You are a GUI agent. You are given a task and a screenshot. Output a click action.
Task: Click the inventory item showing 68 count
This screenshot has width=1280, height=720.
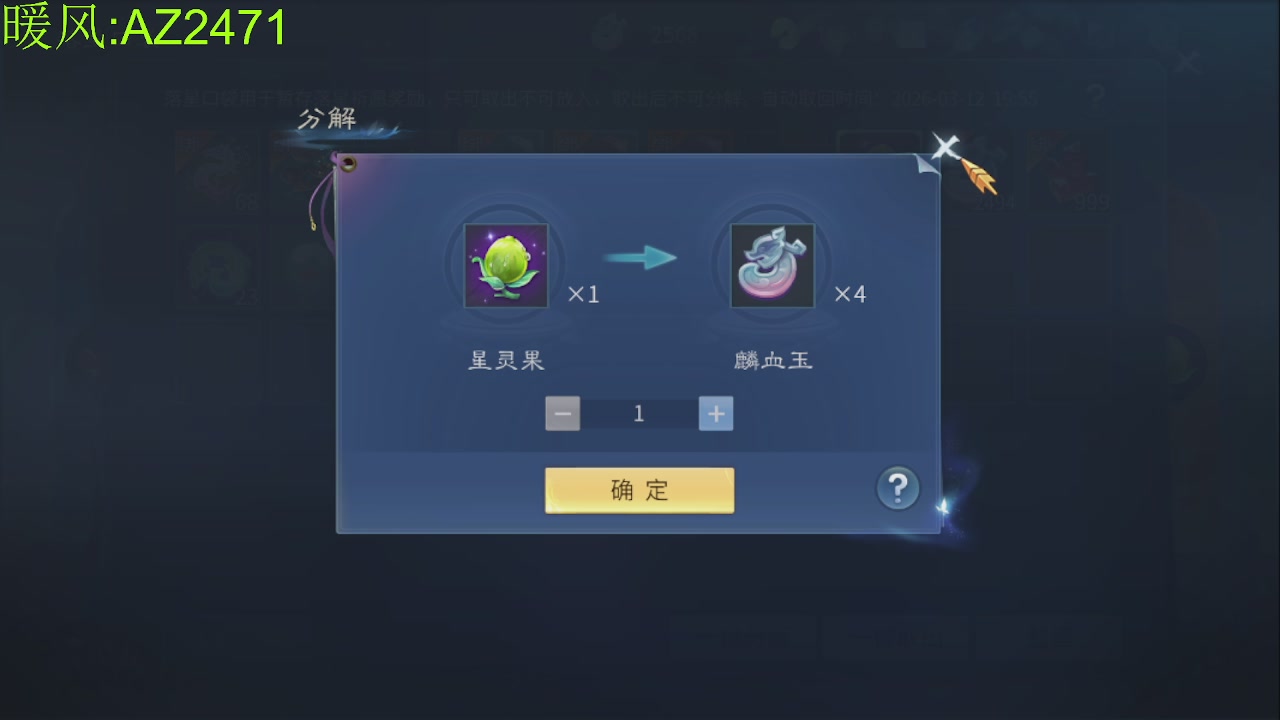tap(215, 172)
